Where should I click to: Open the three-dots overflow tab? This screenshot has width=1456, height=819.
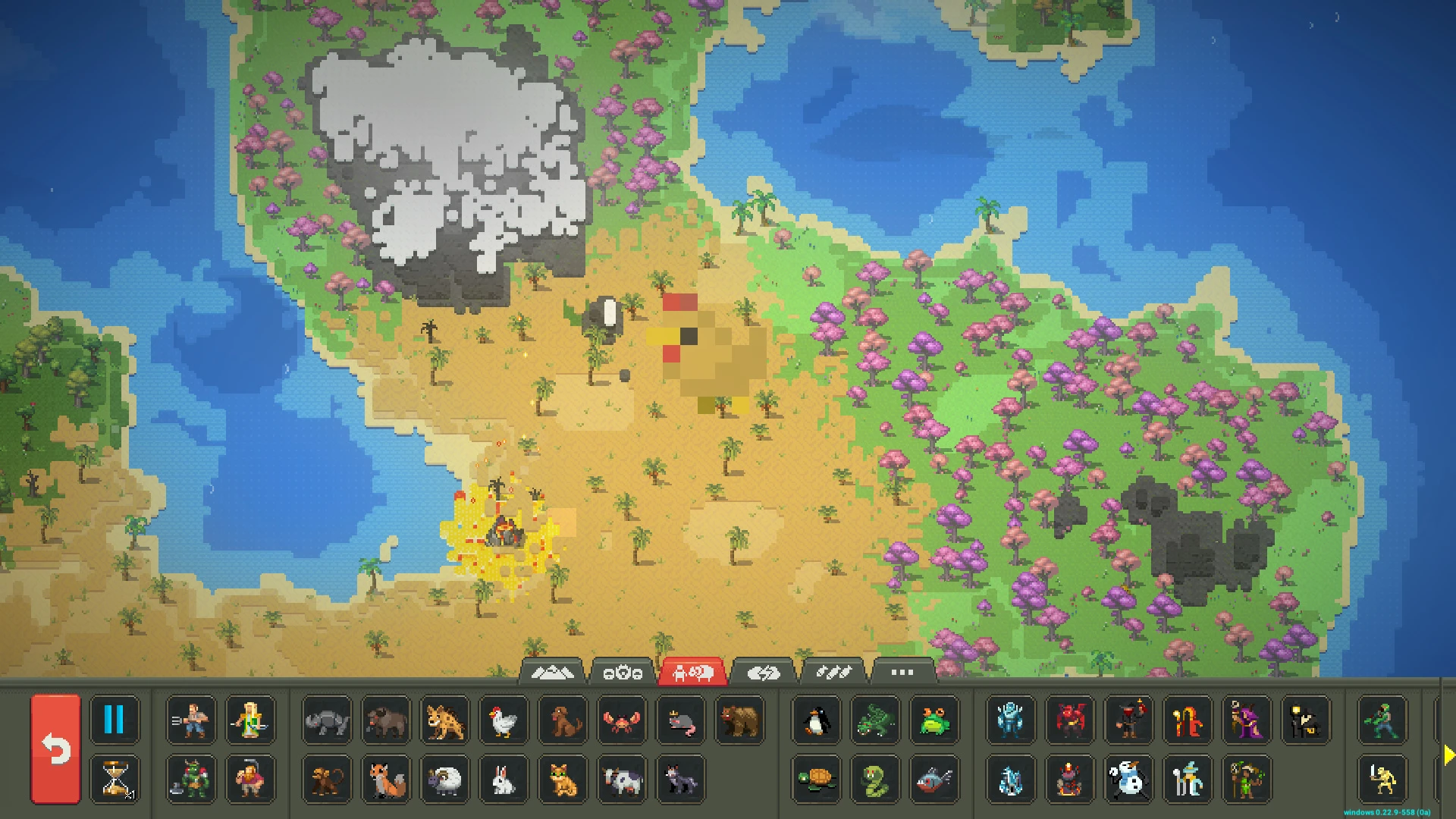(901, 671)
